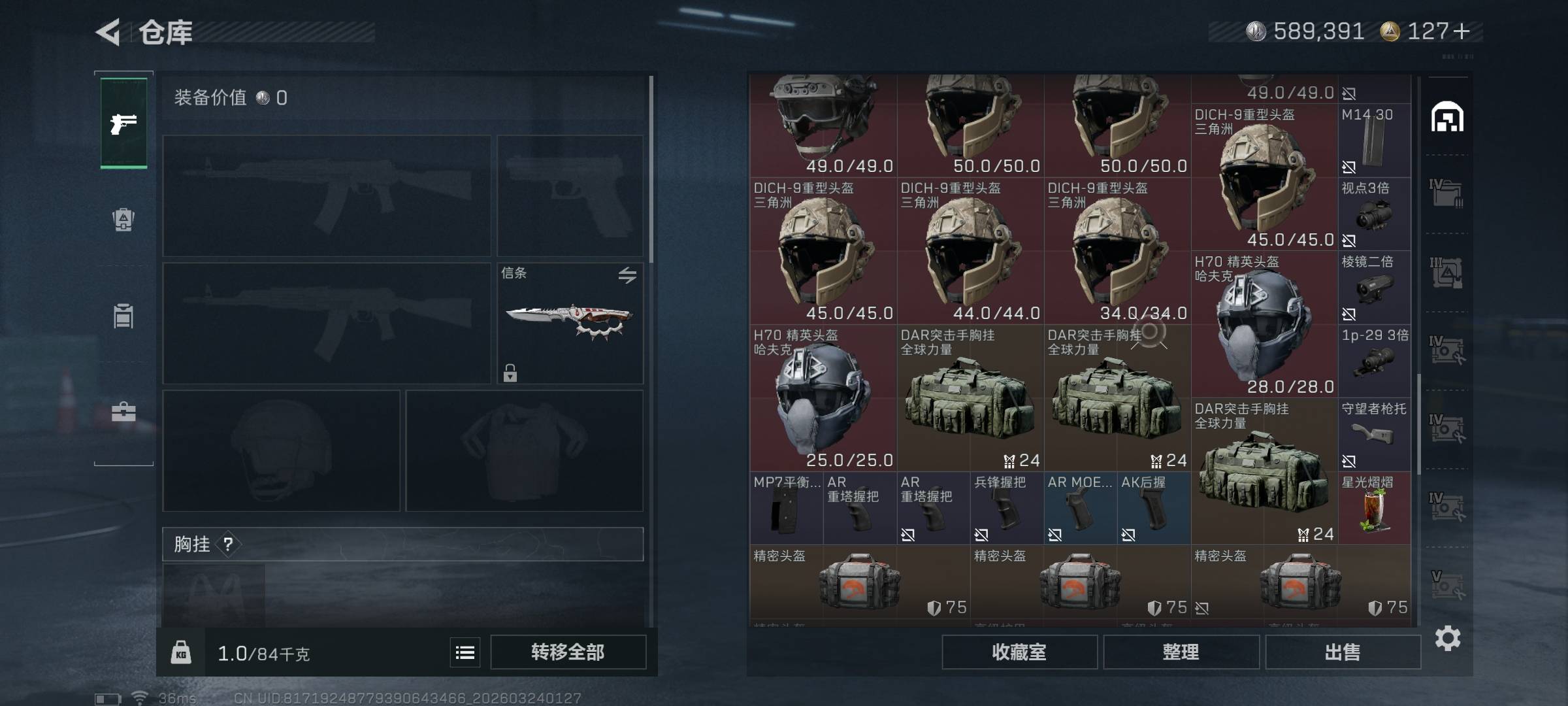
Task: Swap the melee weapon via the arrows icon
Action: [627, 275]
